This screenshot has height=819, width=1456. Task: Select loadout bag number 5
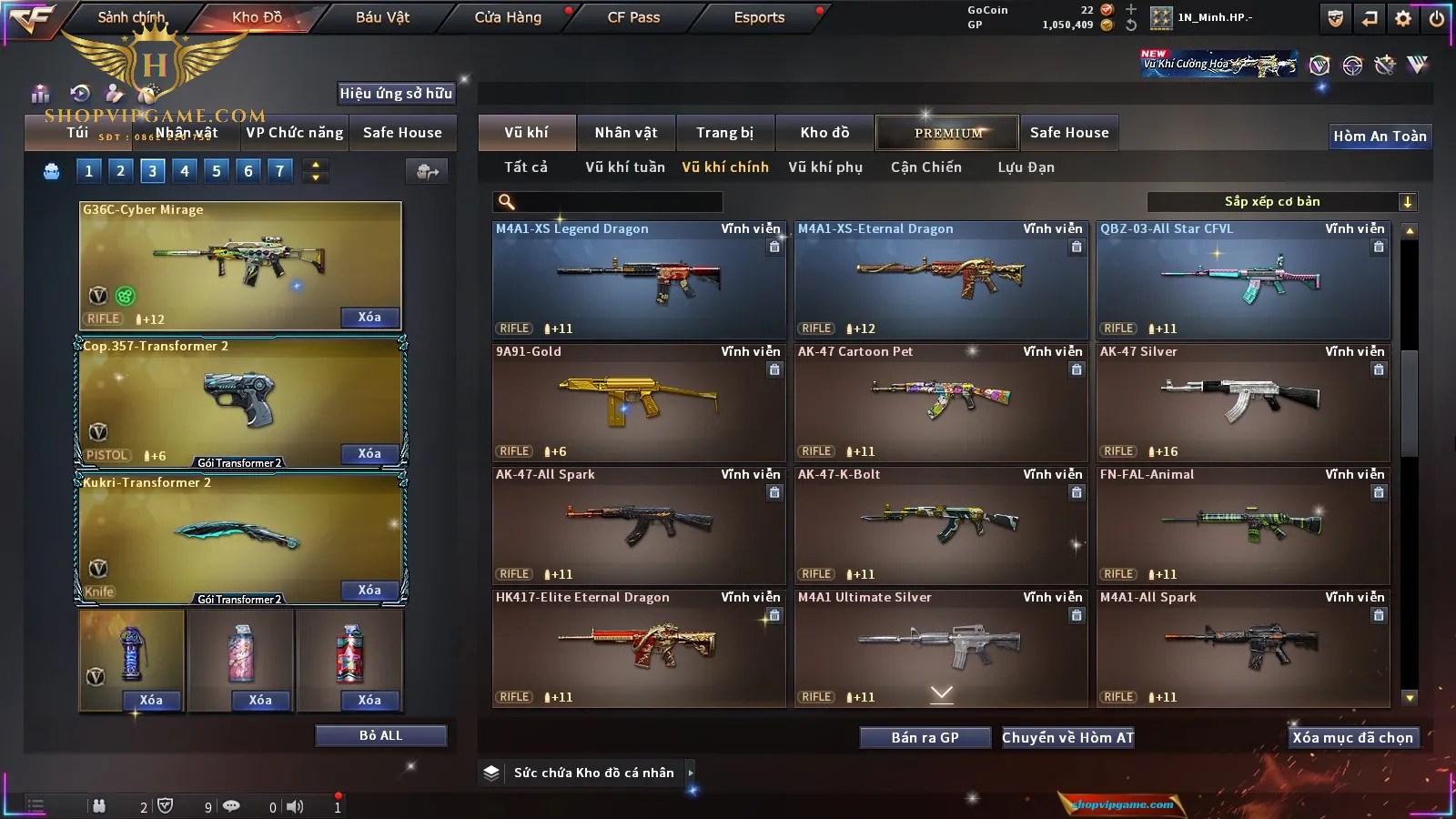click(217, 170)
